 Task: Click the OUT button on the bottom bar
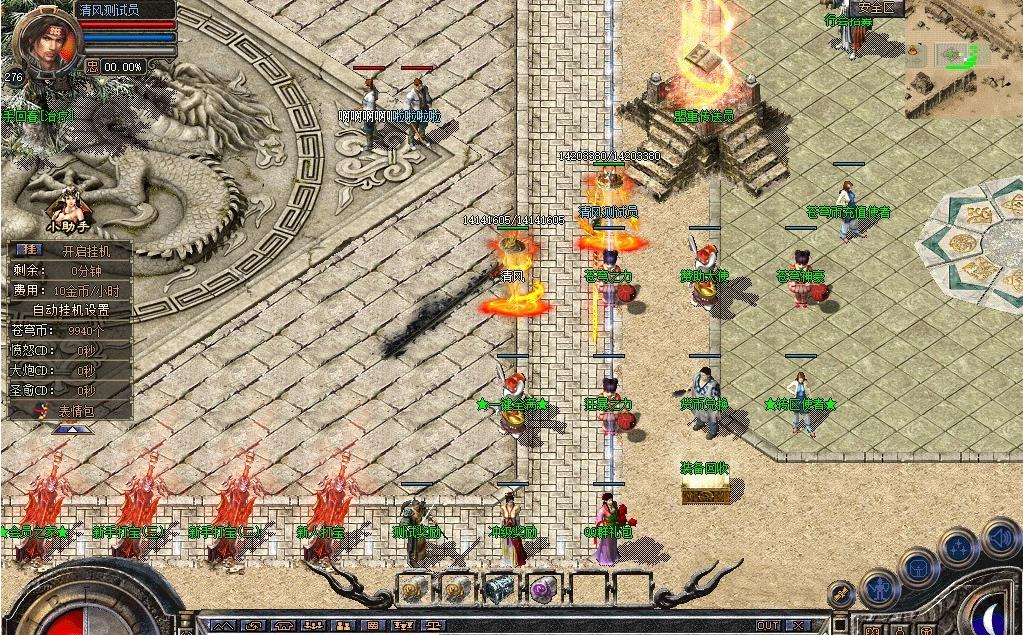767,626
